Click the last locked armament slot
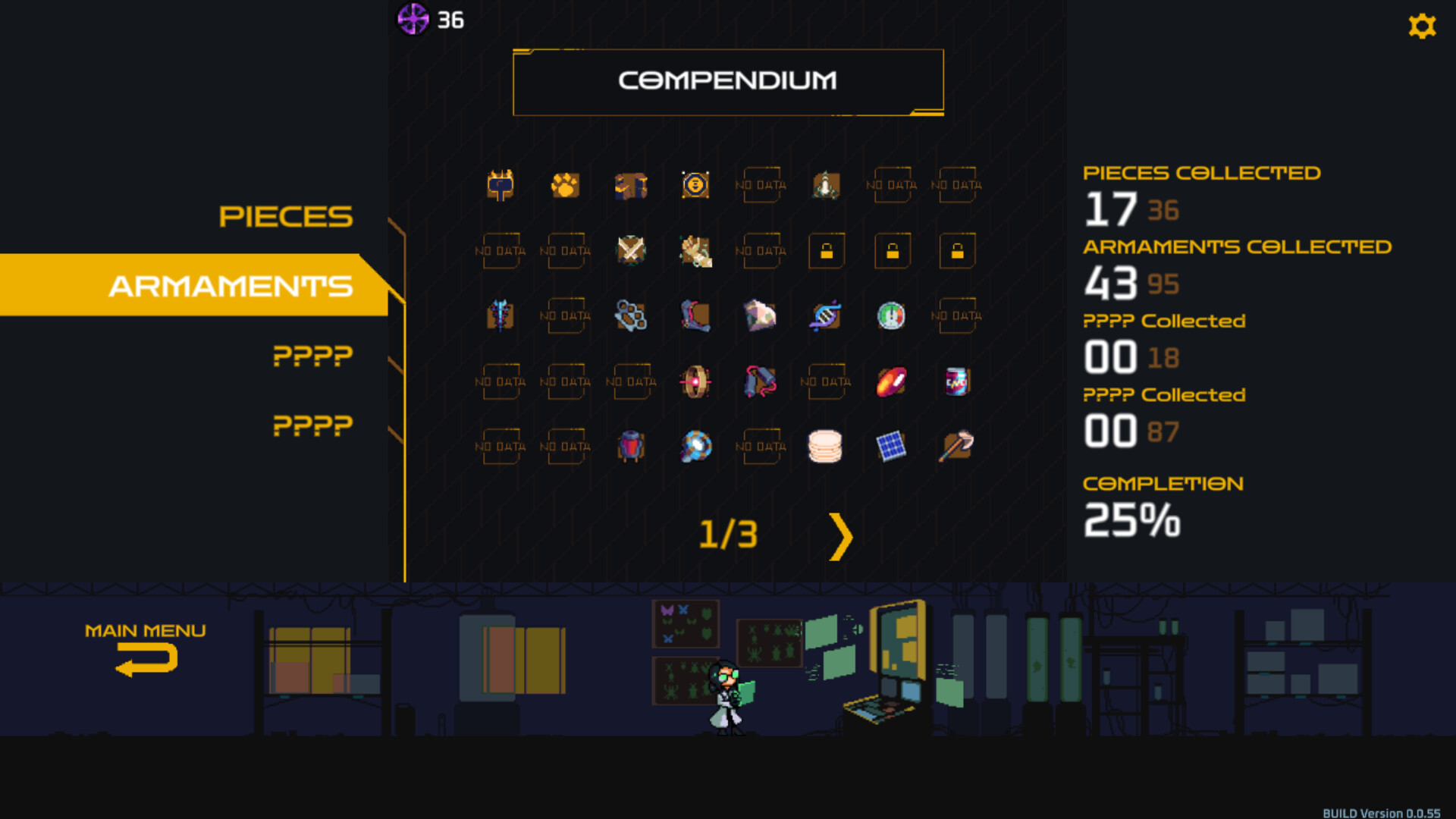The height and width of the screenshot is (819, 1456). pyautogui.click(x=956, y=251)
